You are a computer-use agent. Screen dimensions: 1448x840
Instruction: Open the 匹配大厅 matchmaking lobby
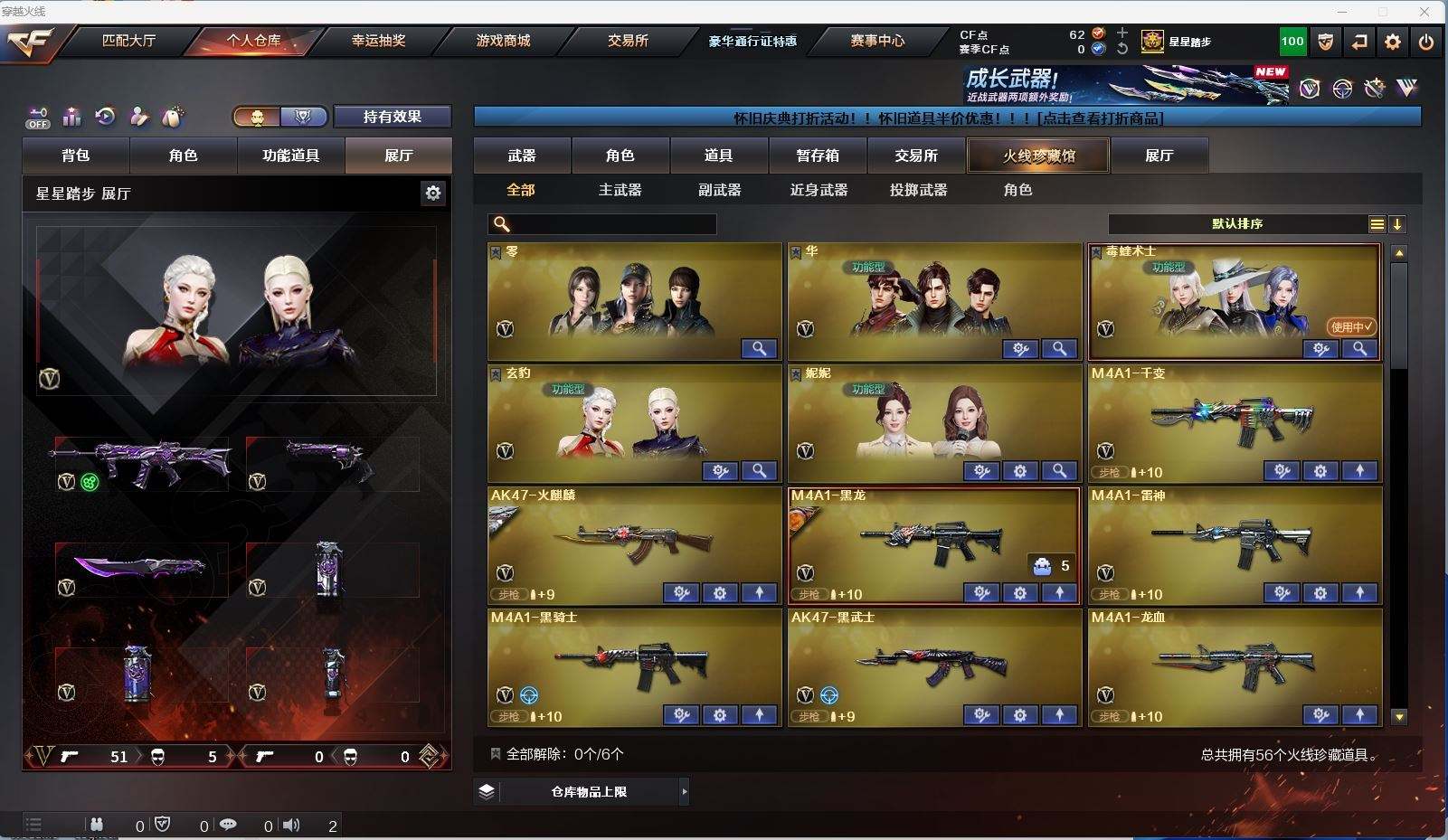click(x=128, y=41)
